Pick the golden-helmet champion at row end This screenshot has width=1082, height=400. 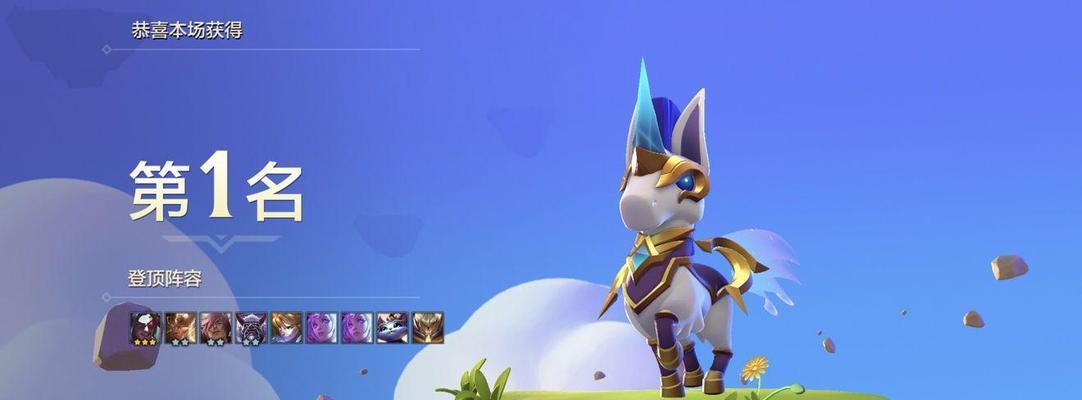tap(427, 327)
